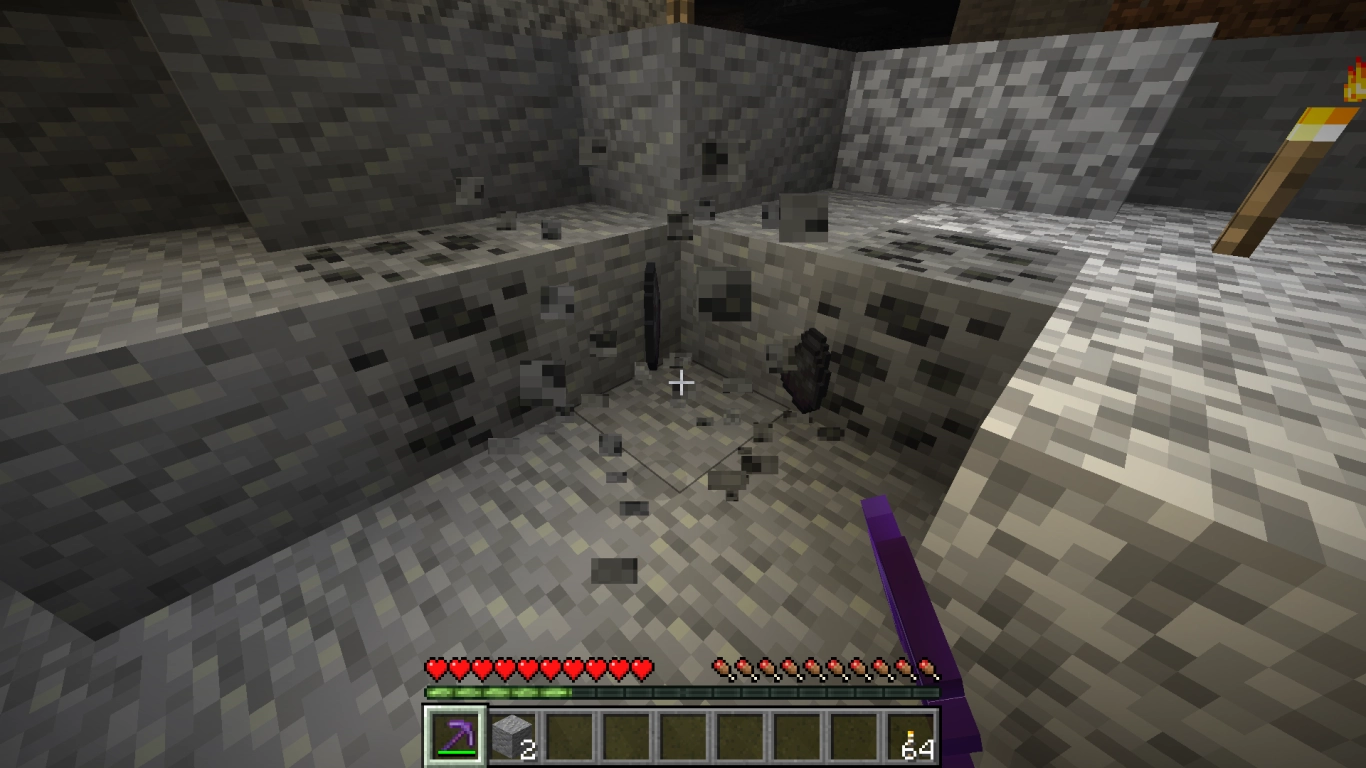Viewport: 1366px width, 768px height.
Task: Click the crosshair at screen center
Action: [683, 381]
